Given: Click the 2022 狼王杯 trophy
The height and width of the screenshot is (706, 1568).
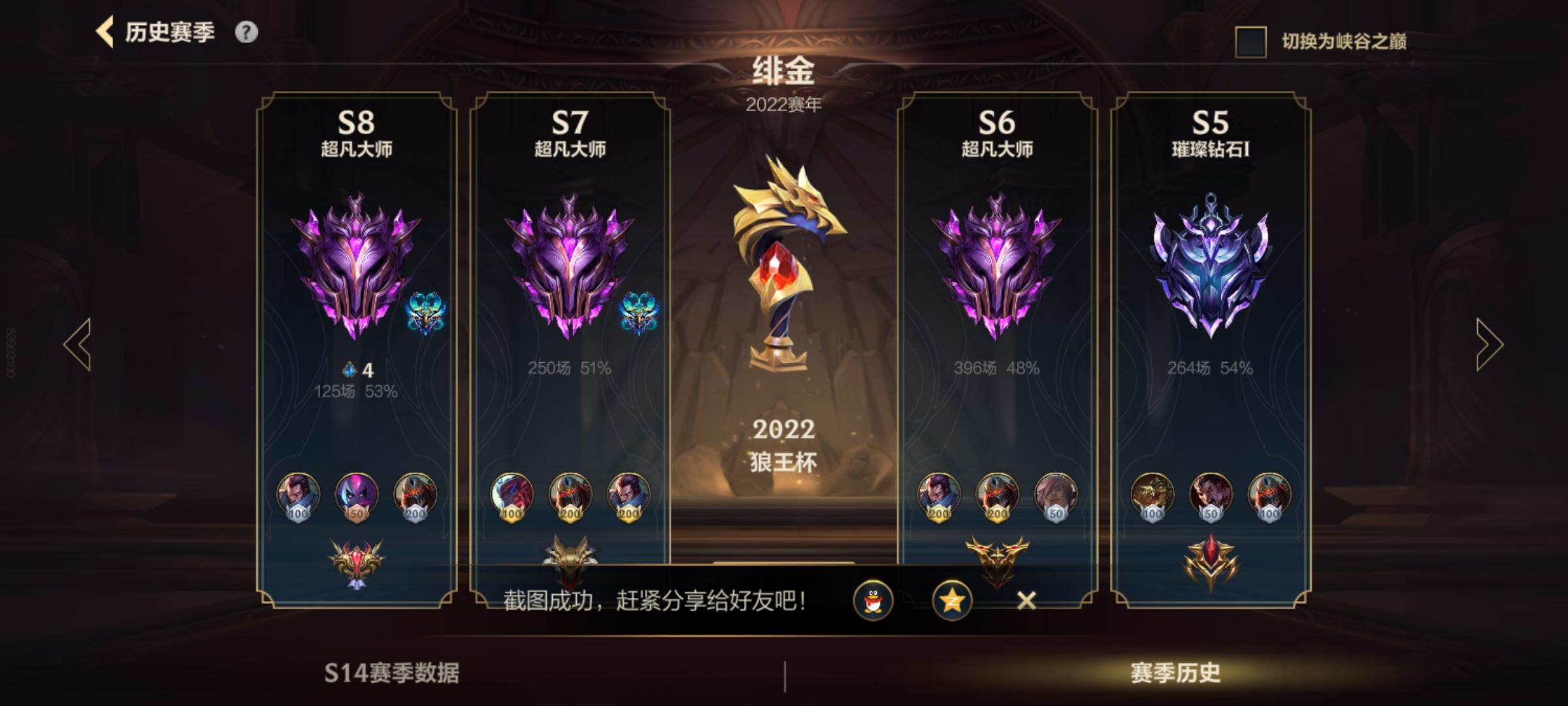Looking at the screenshot, I should pos(782,261).
